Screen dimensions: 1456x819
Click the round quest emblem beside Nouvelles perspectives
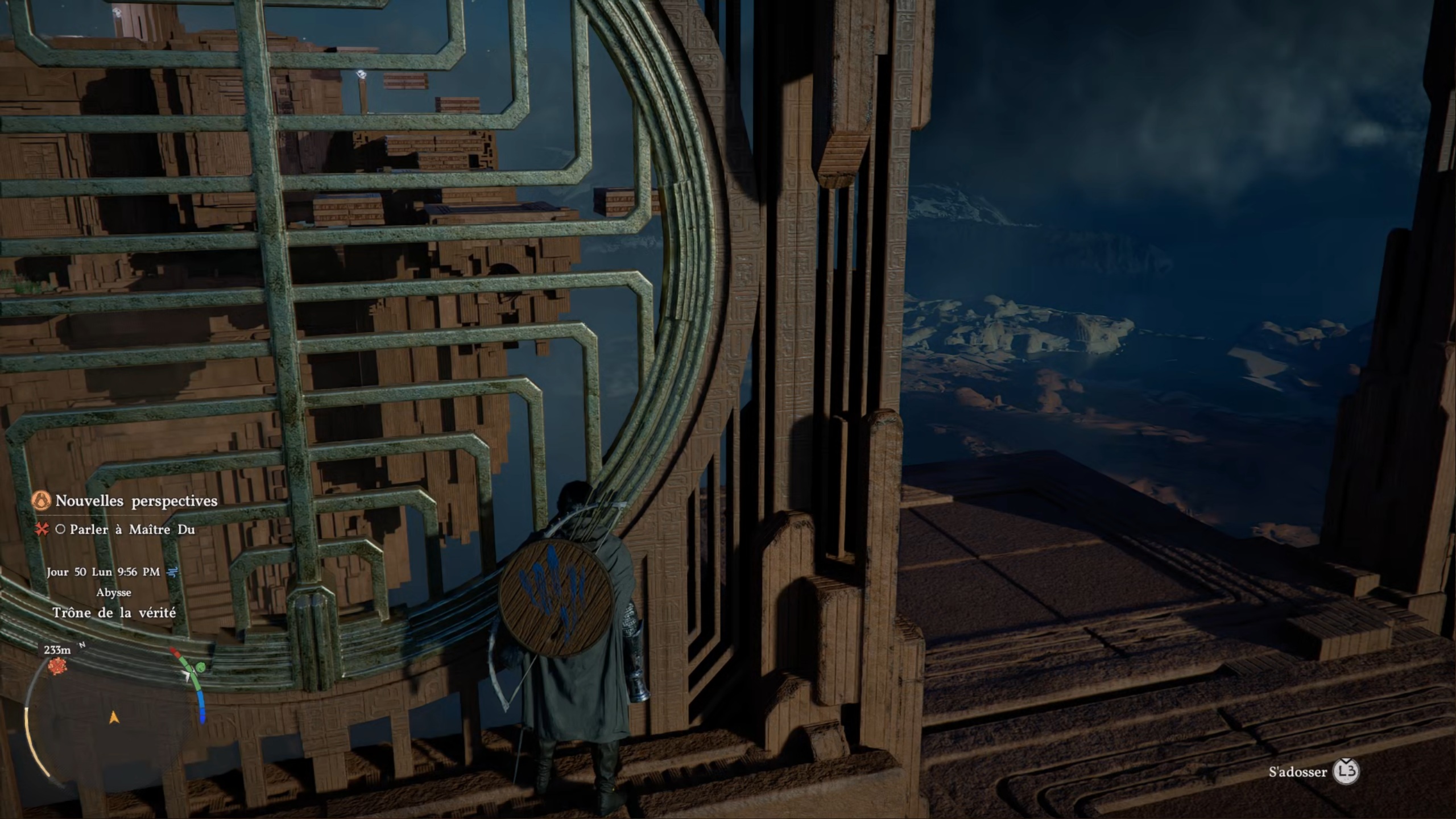point(42,501)
